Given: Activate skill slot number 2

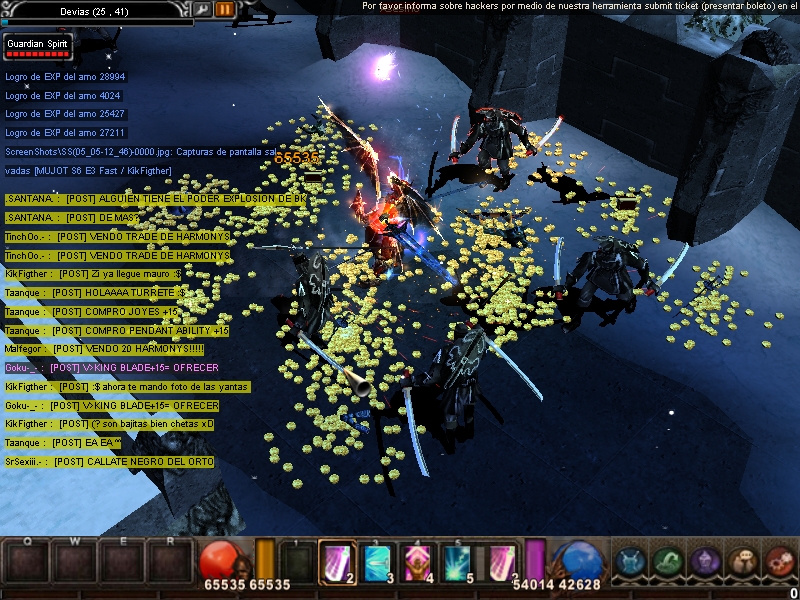Looking at the screenshot, I should tap(337, 562).
